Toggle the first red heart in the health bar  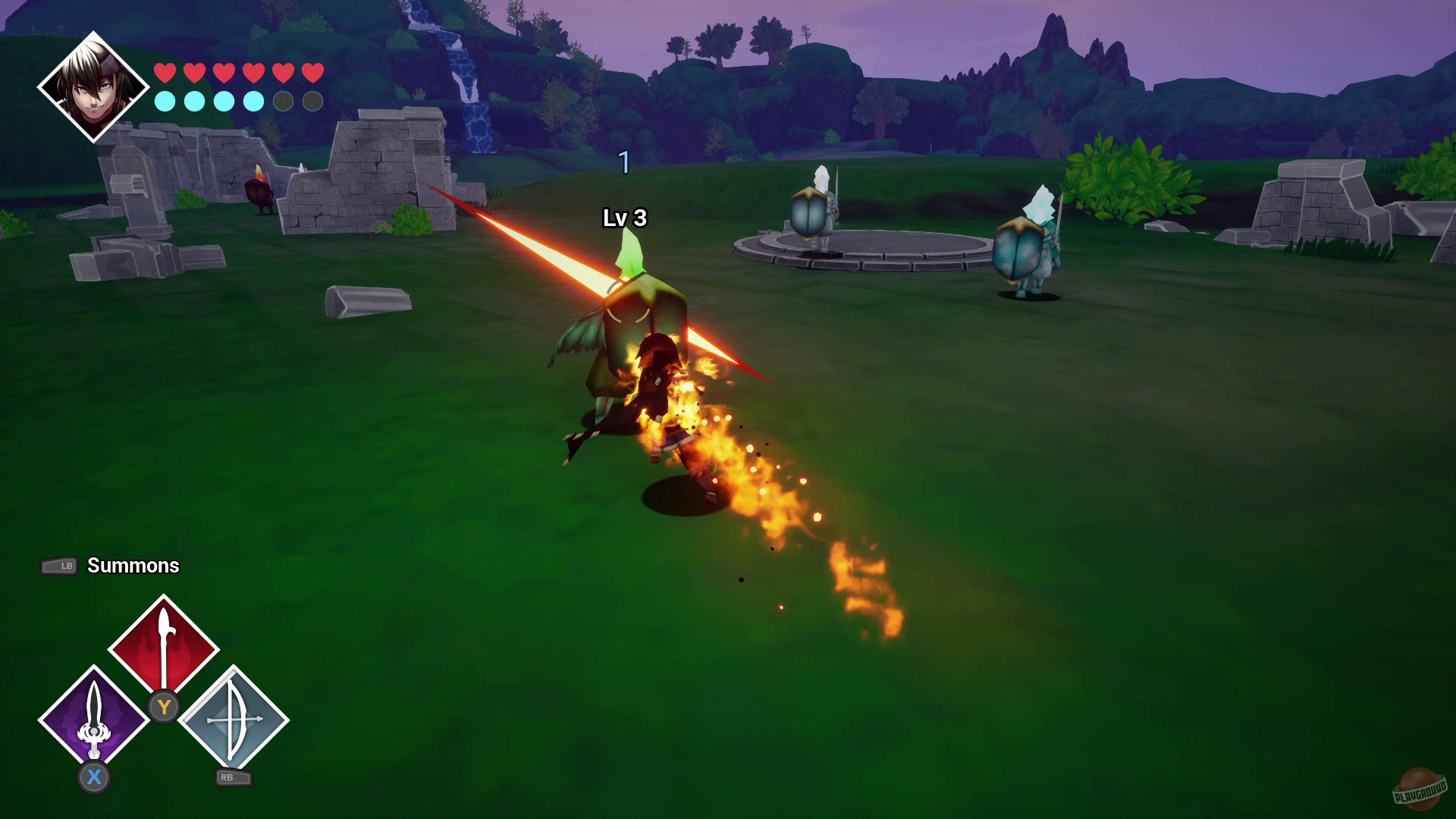pos(164,74)
